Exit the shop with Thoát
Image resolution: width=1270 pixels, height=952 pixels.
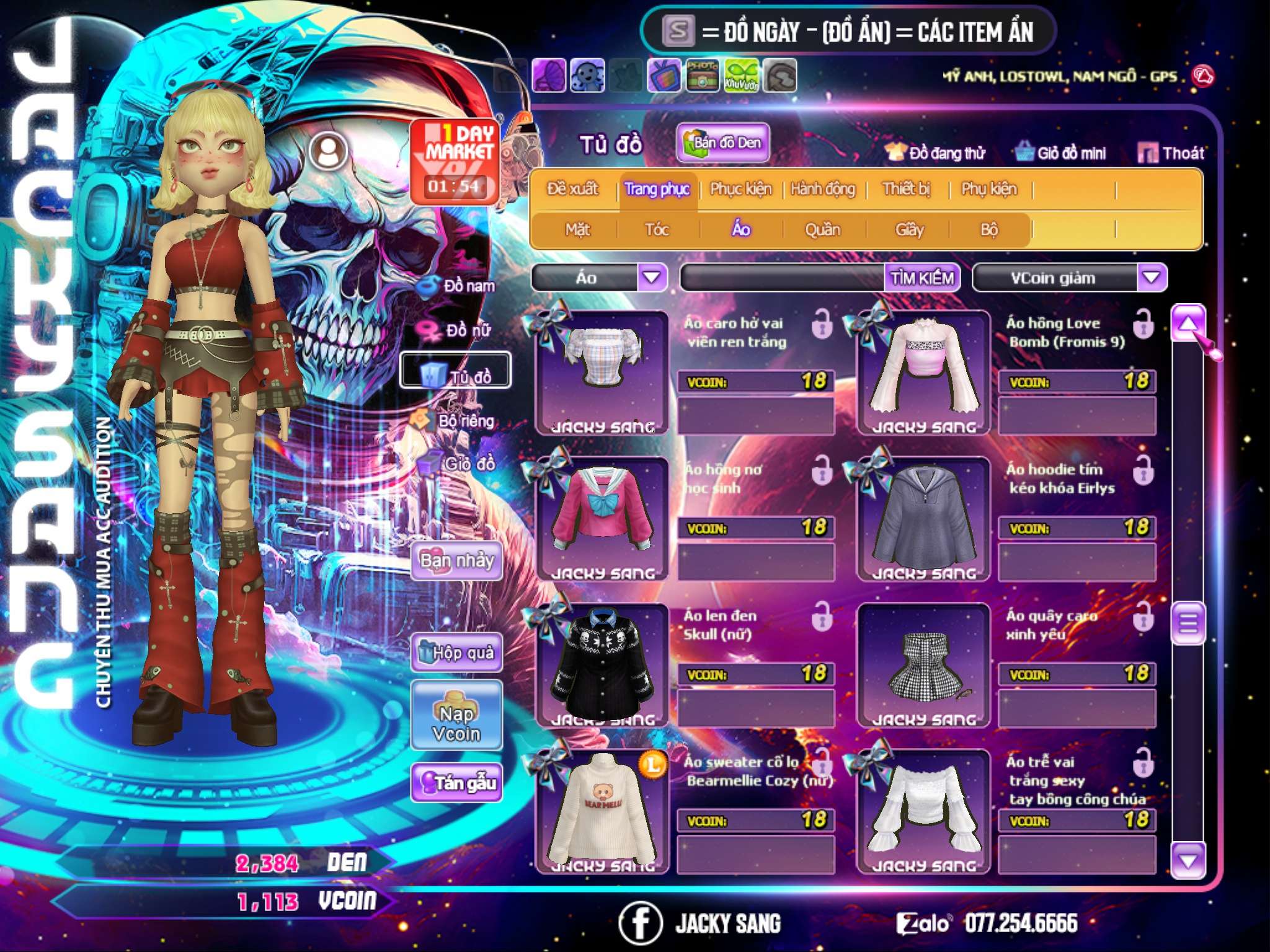tap(1171, 153)
